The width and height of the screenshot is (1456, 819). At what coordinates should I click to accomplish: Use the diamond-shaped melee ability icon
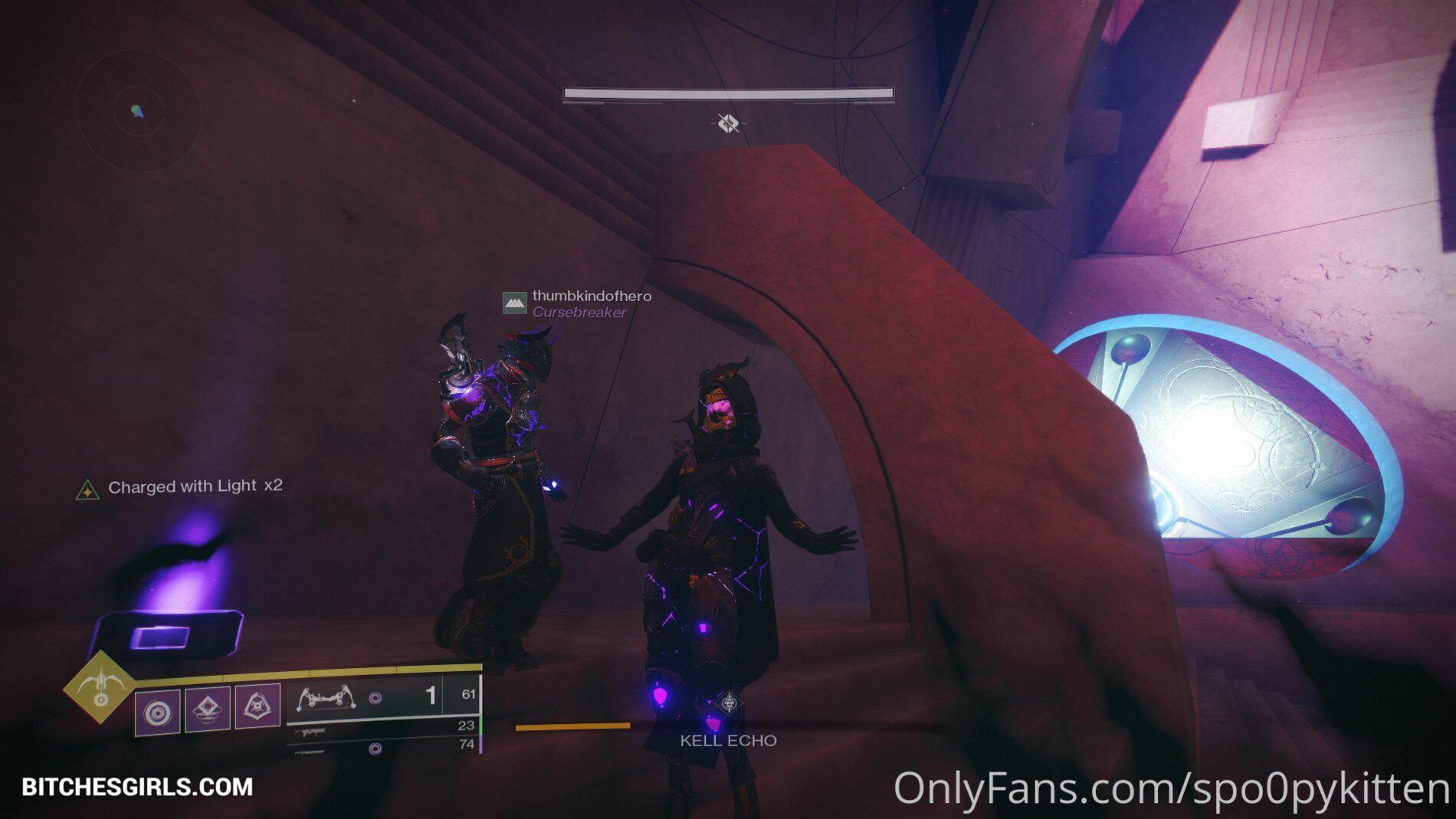[208, 709]
